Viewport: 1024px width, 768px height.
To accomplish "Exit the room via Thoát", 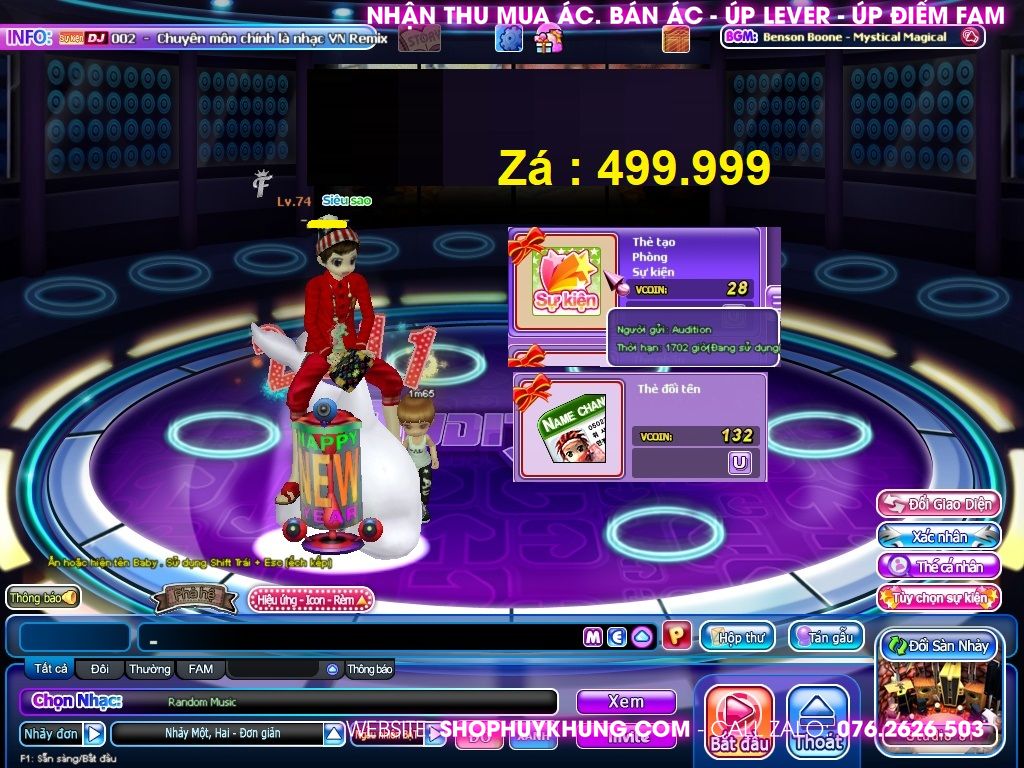I will point(818,718).
